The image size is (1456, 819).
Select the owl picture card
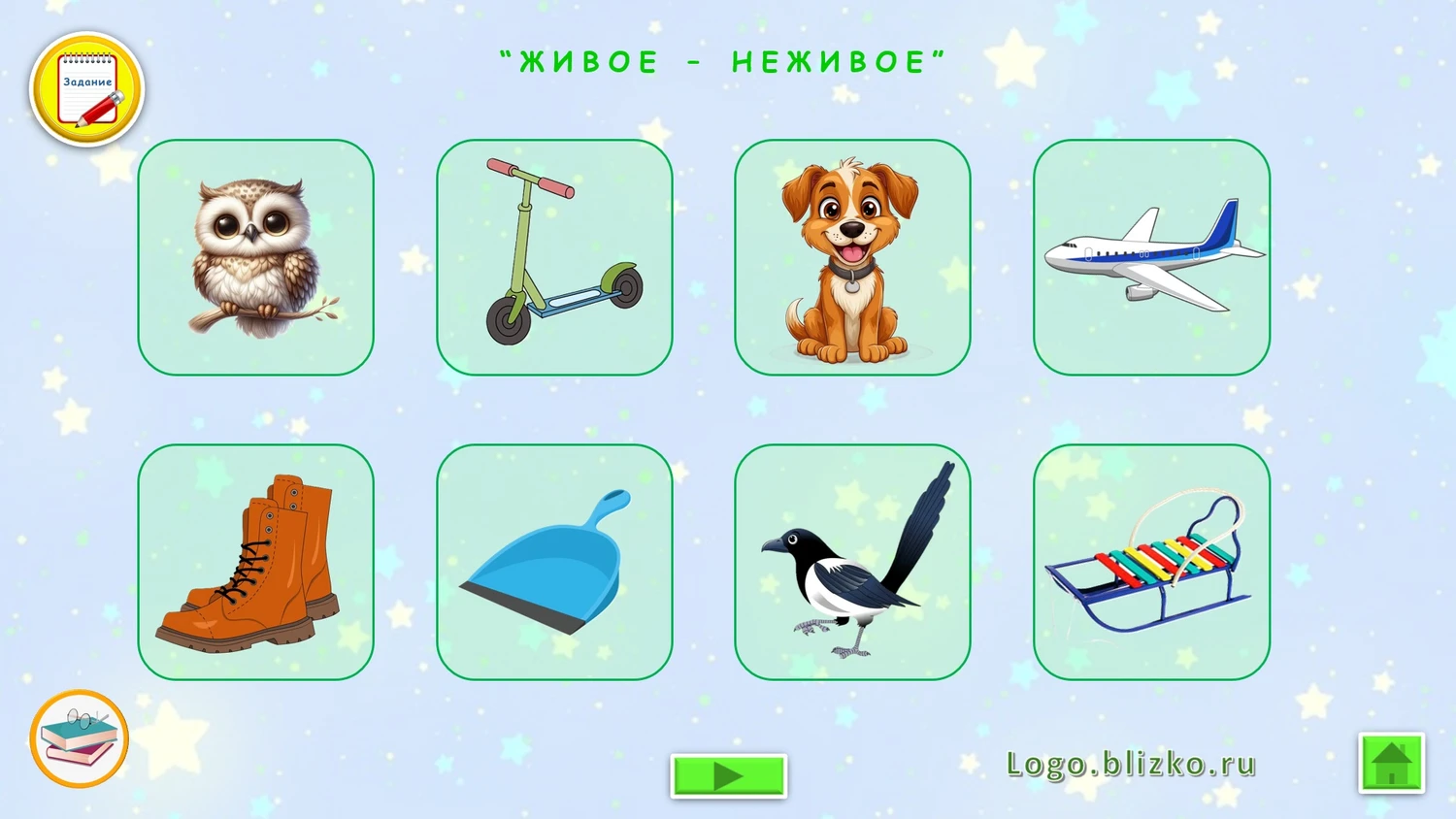click(256, 257)
